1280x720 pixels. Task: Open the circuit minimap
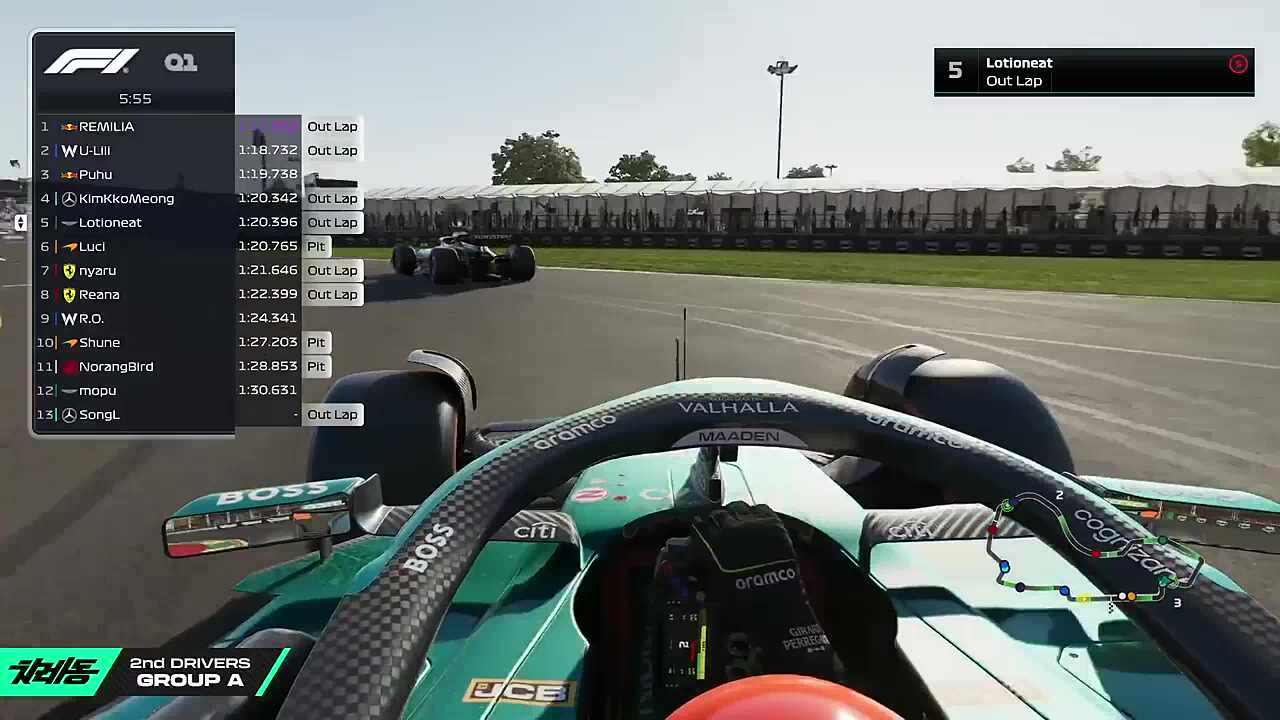pos(1095,550)
